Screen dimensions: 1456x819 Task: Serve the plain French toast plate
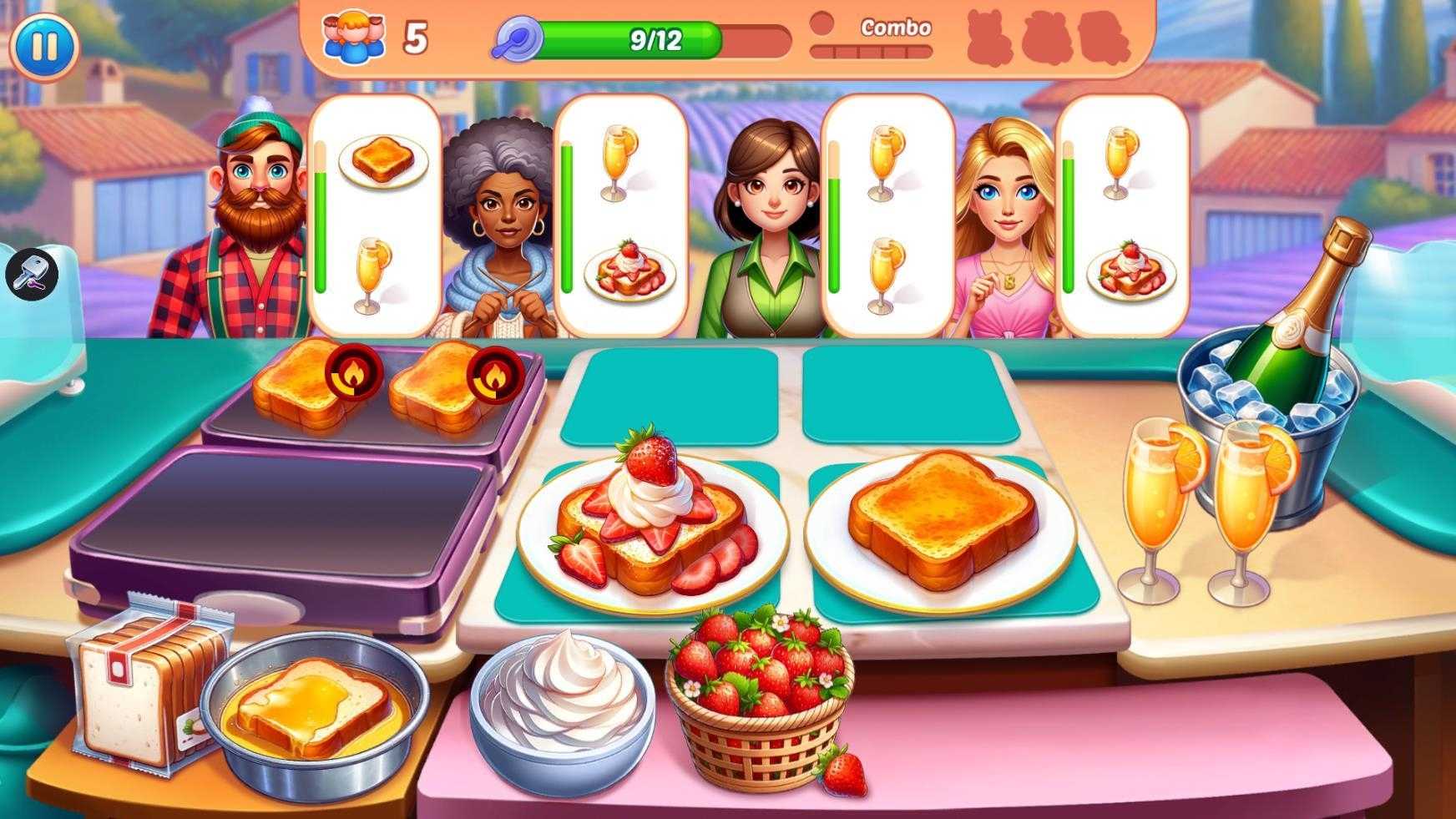click(x=941, y=523)
